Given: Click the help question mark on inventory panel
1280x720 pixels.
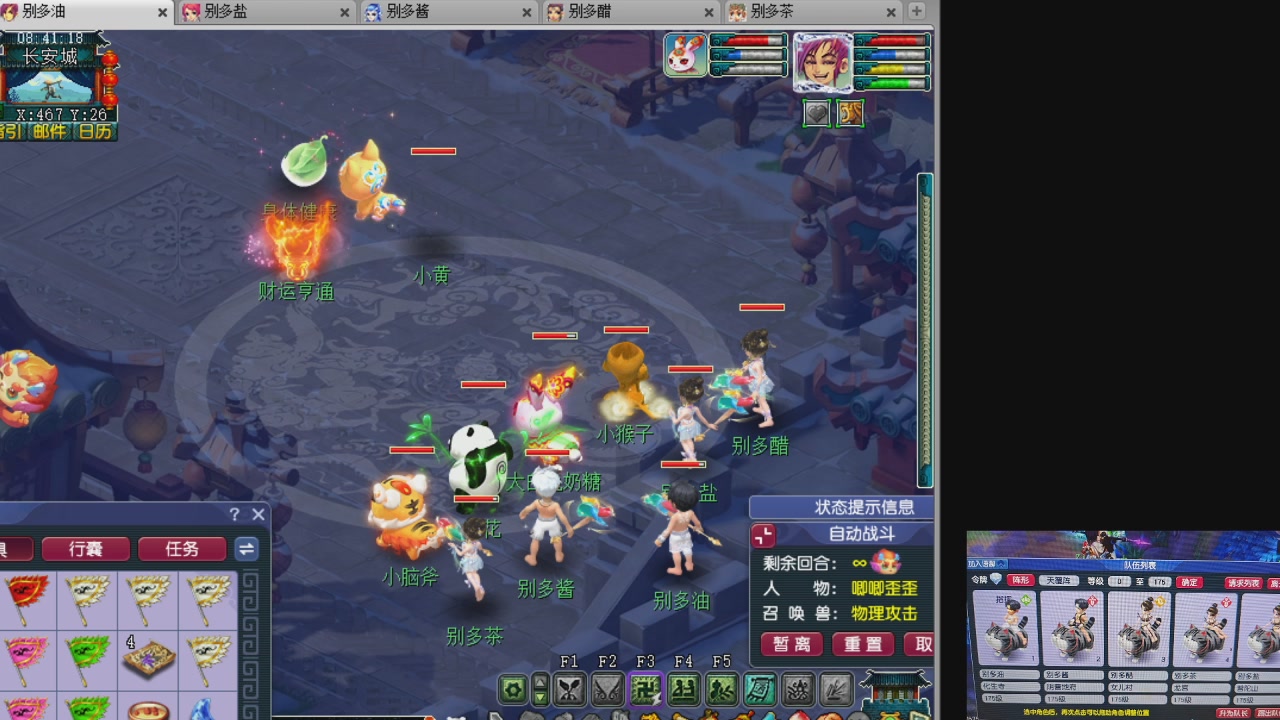Looking at the screenshot, I should coord(234,514).
